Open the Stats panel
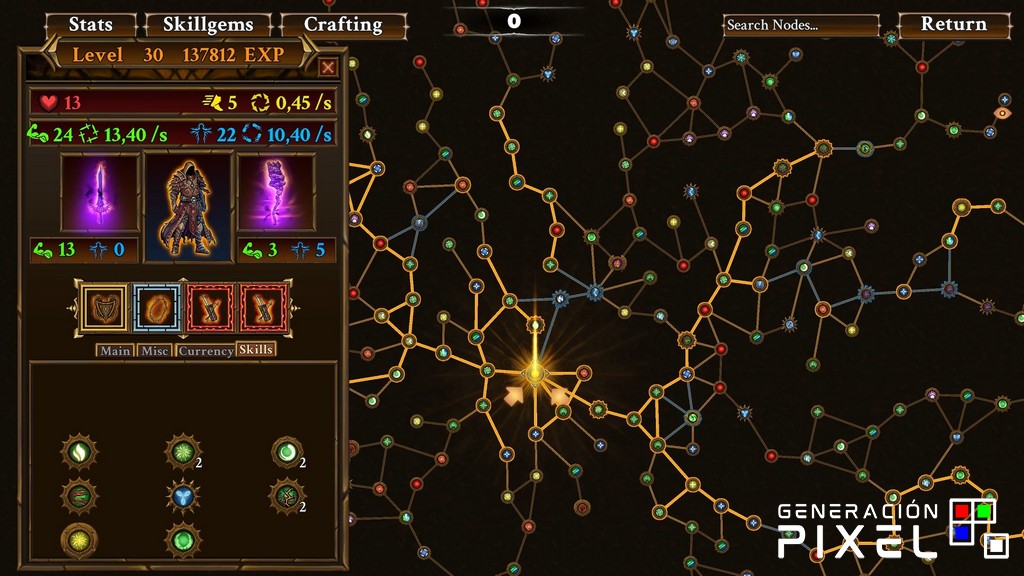The image size is (1024, 576). [90, 24]
